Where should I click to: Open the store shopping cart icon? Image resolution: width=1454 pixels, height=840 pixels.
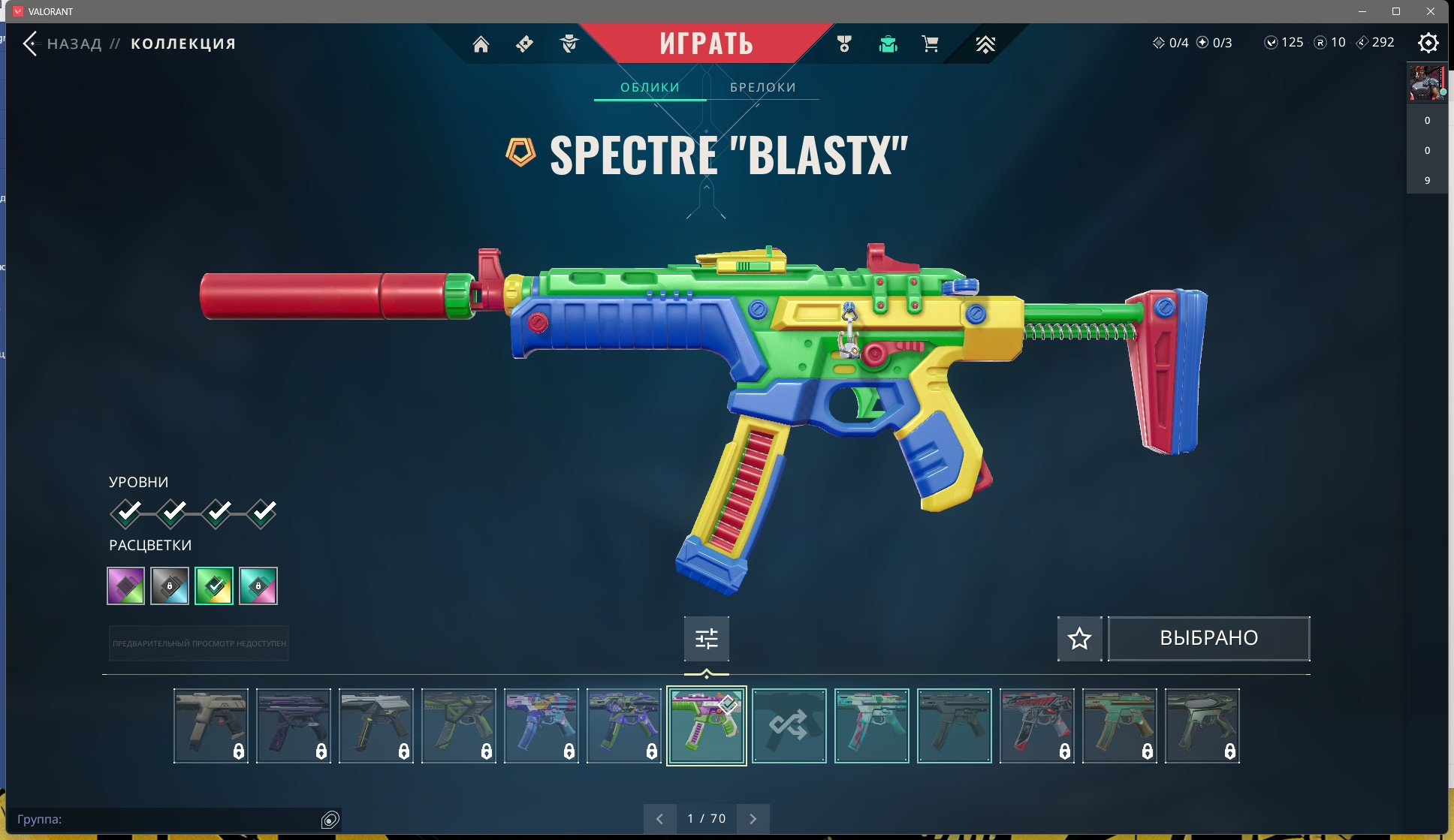(x=930, y=44)
